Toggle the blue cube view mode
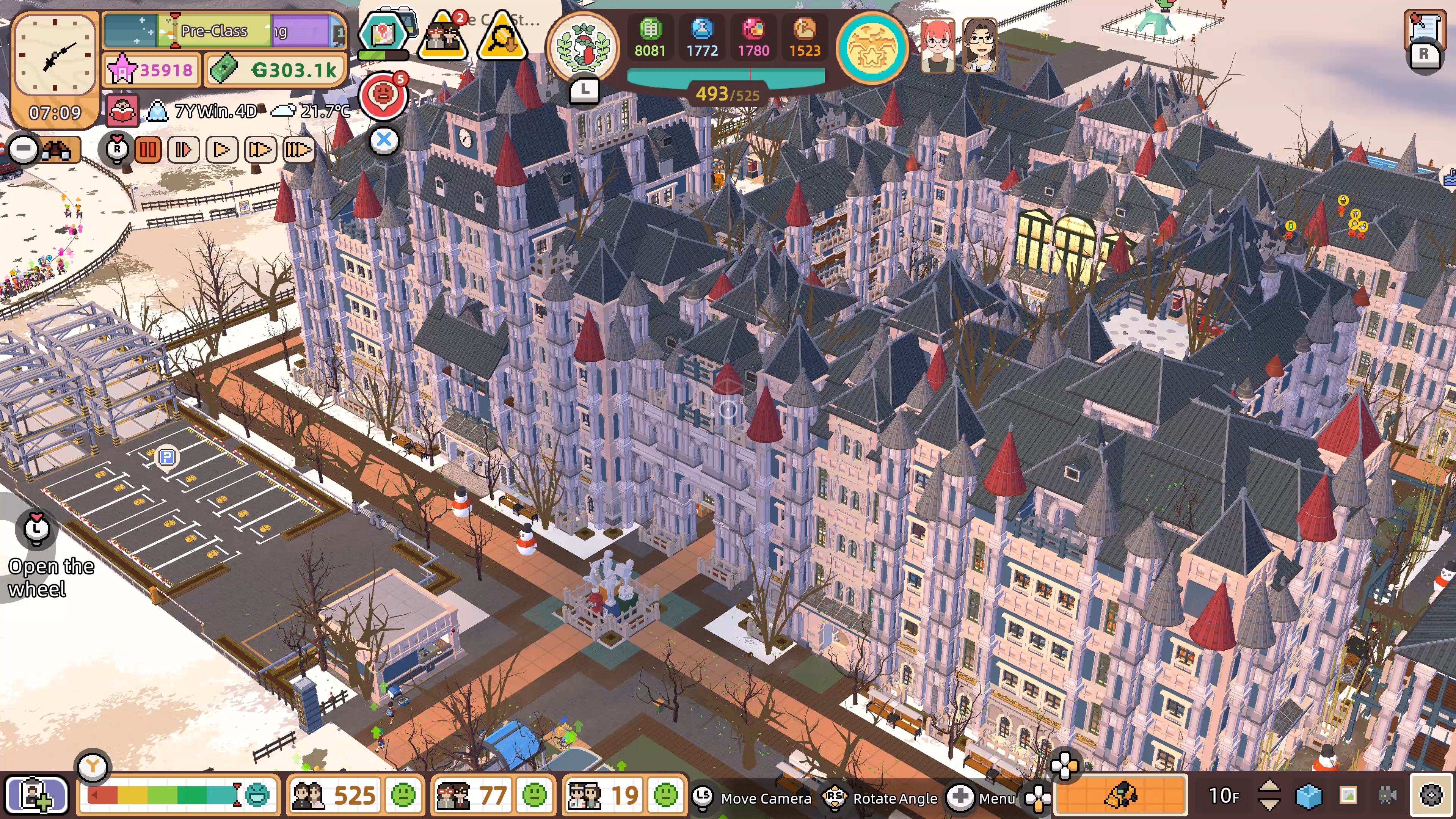 (1309, 796)
